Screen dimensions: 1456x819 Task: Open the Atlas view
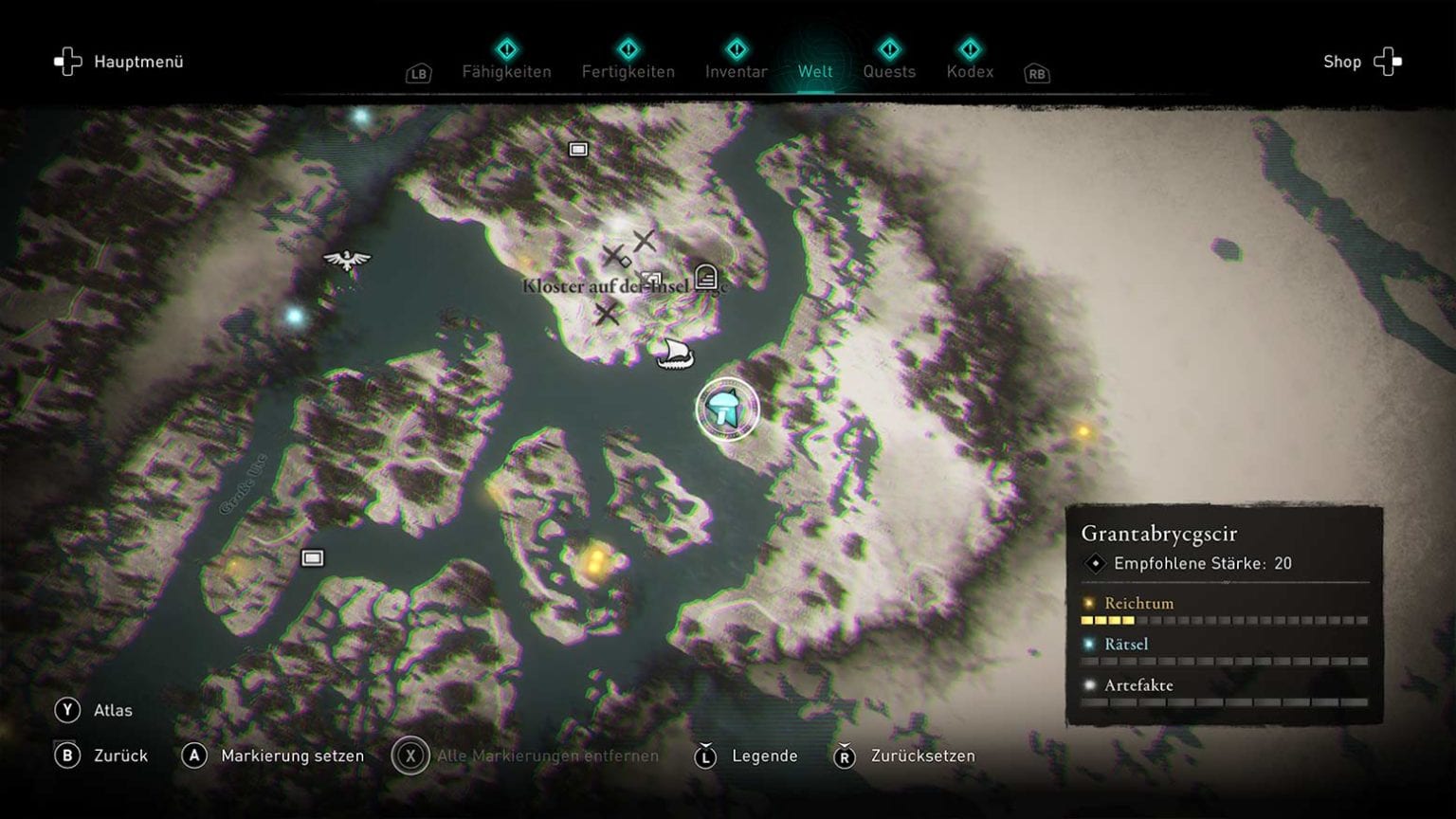95,710
